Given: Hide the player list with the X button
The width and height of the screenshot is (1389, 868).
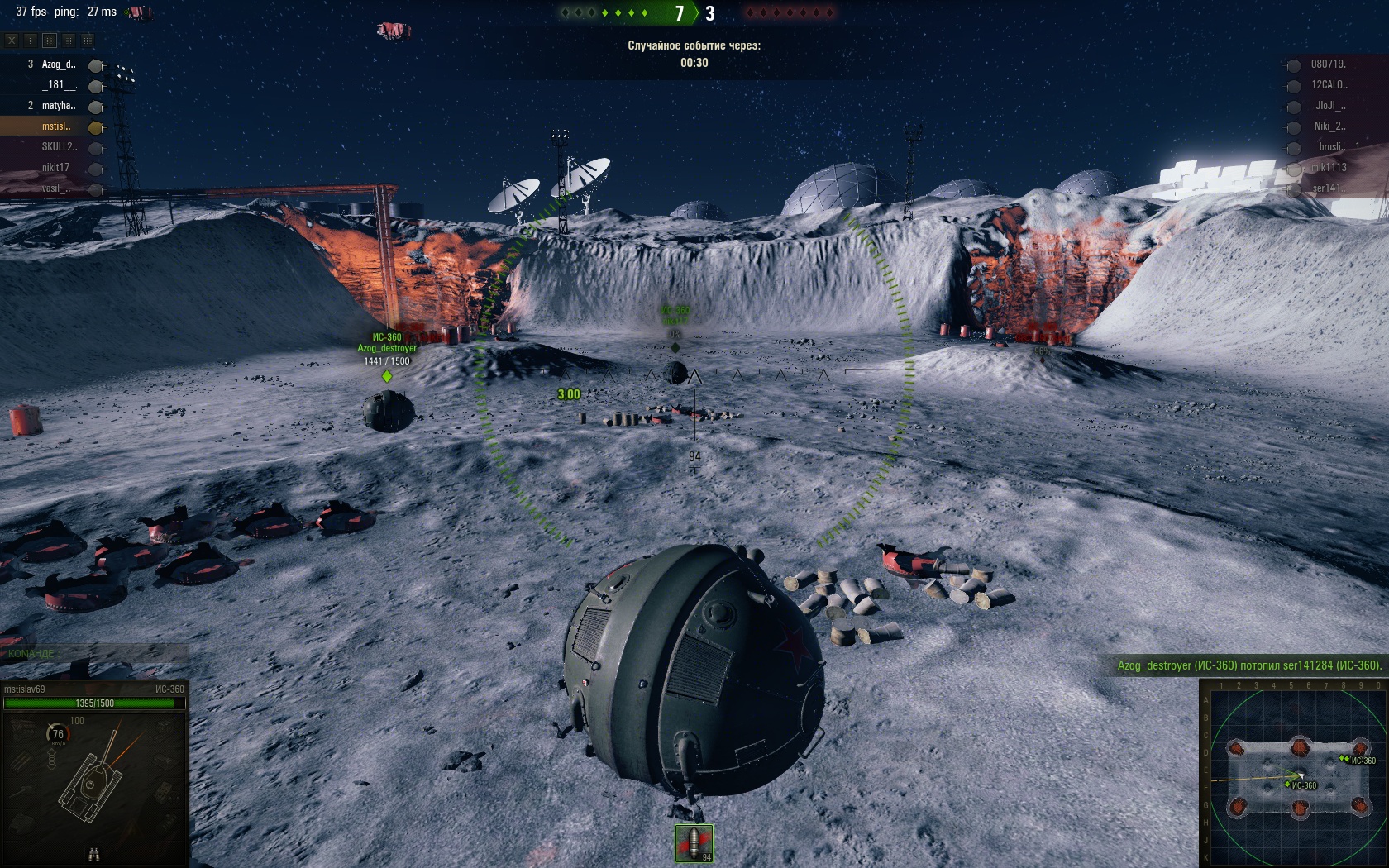Looking at the screenshot, I should tap(12, 40).
